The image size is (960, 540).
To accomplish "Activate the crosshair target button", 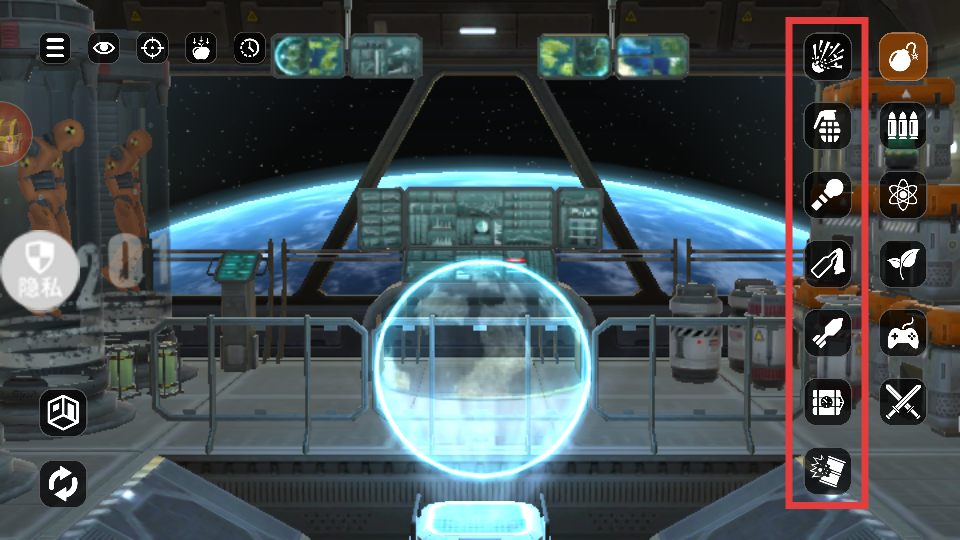I will coord(152,47).
